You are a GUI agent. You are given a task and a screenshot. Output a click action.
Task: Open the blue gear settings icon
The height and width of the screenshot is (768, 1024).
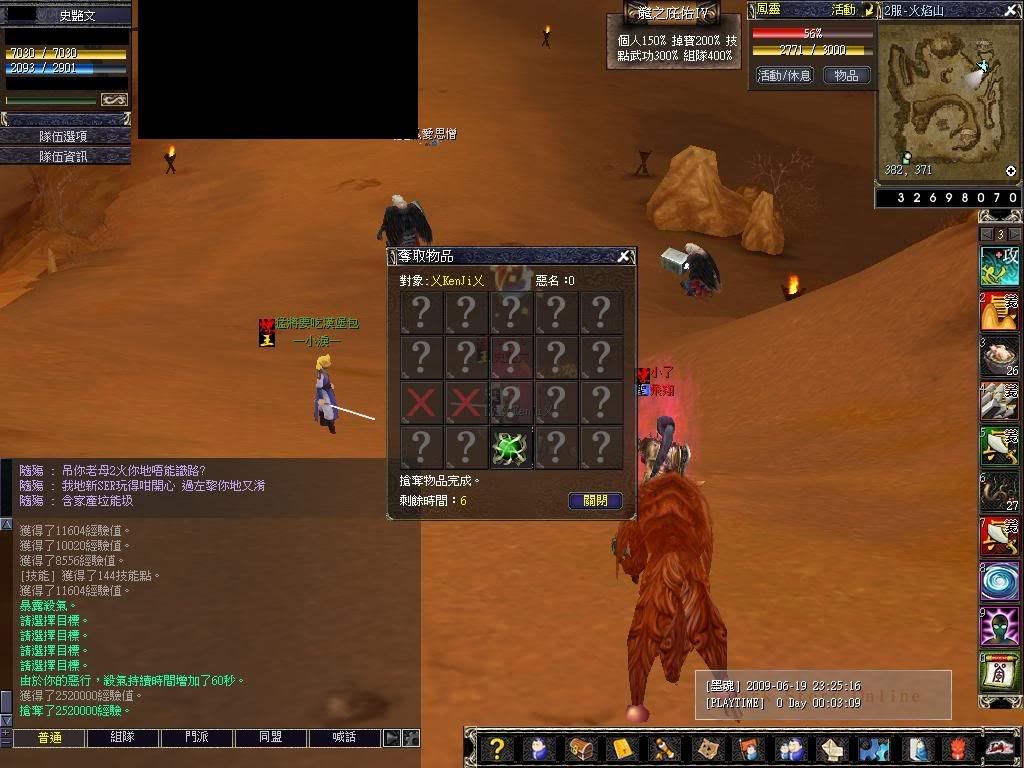coord(872,749)
